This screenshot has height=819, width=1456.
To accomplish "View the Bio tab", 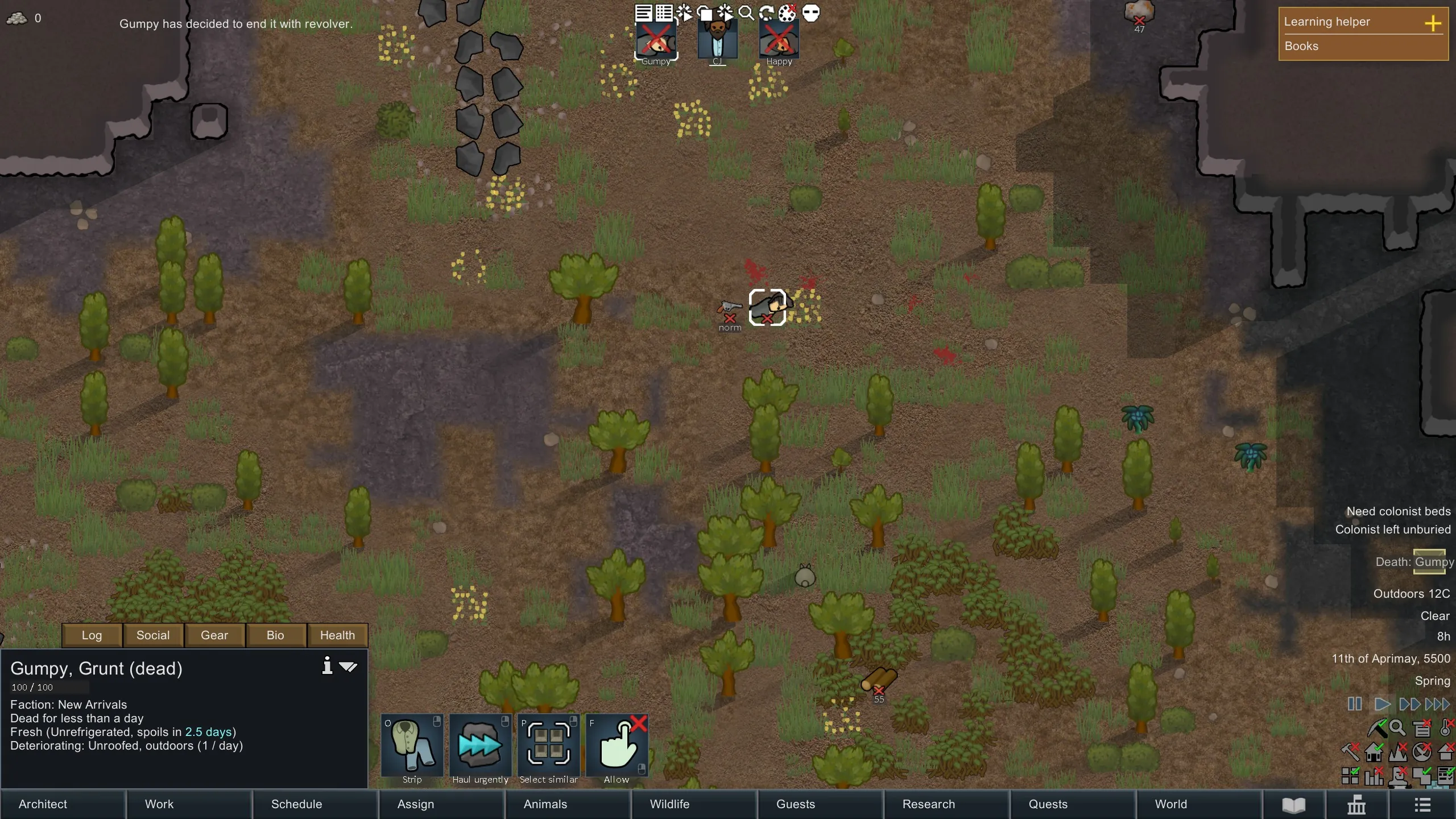I will tap(275, 635).
